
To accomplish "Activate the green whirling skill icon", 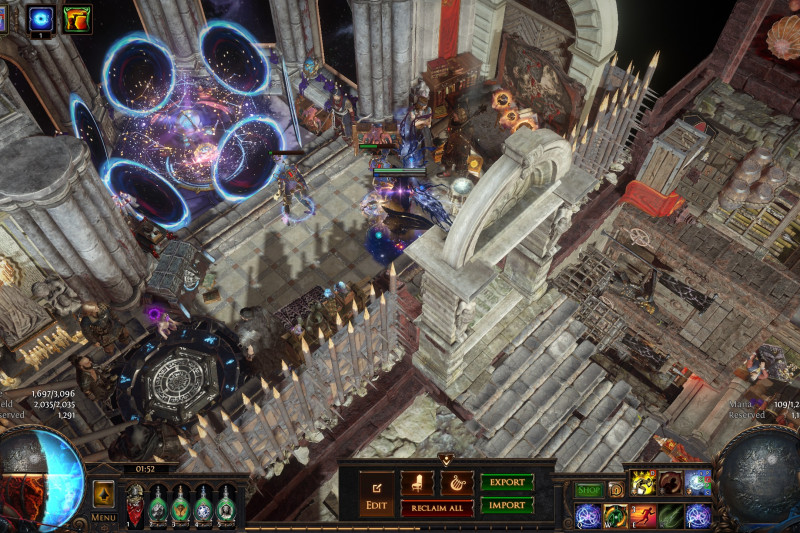I will pyautogui.click(x=615, y=516).
